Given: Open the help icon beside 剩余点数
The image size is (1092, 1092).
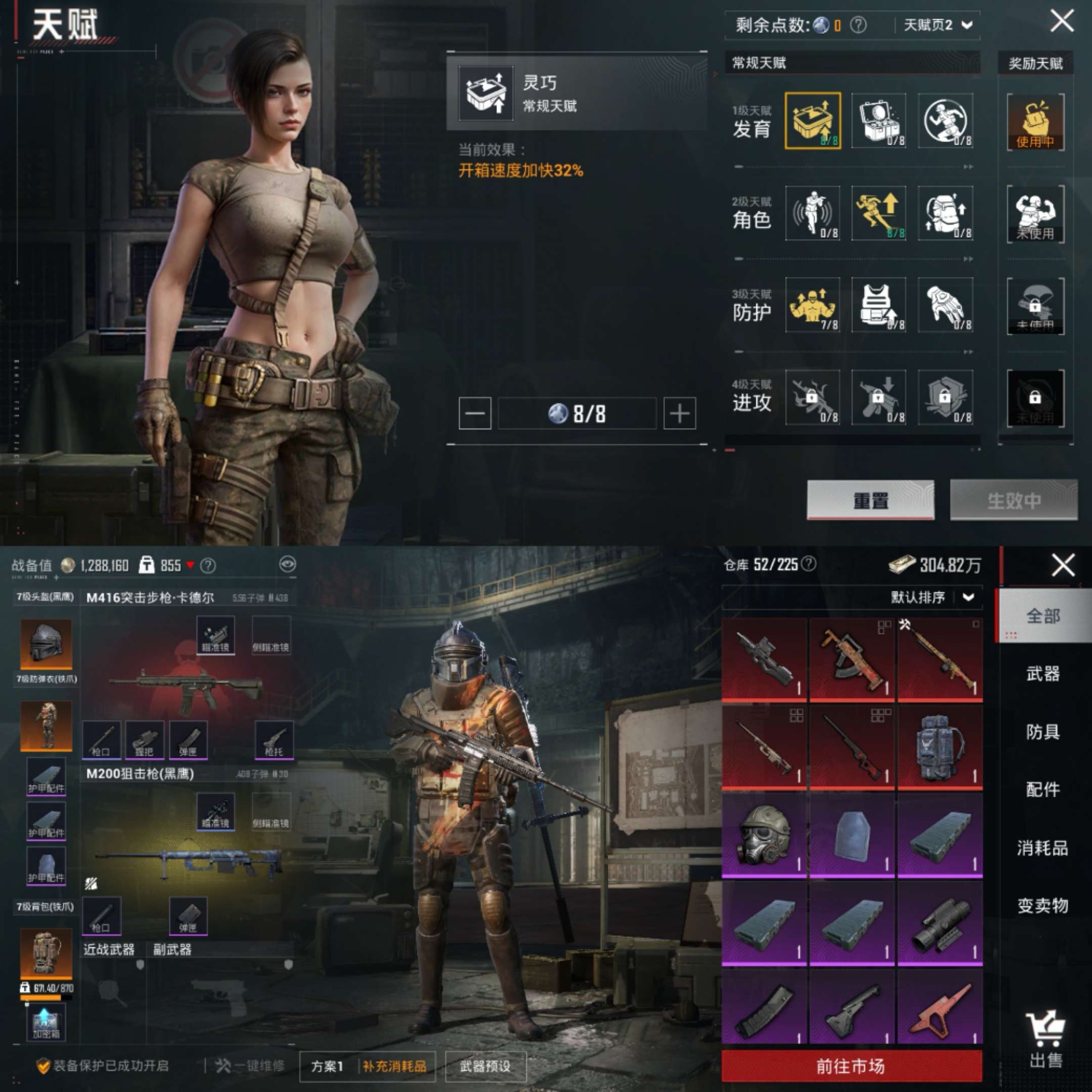Looking at the screenshot, I should pos(858,25).
